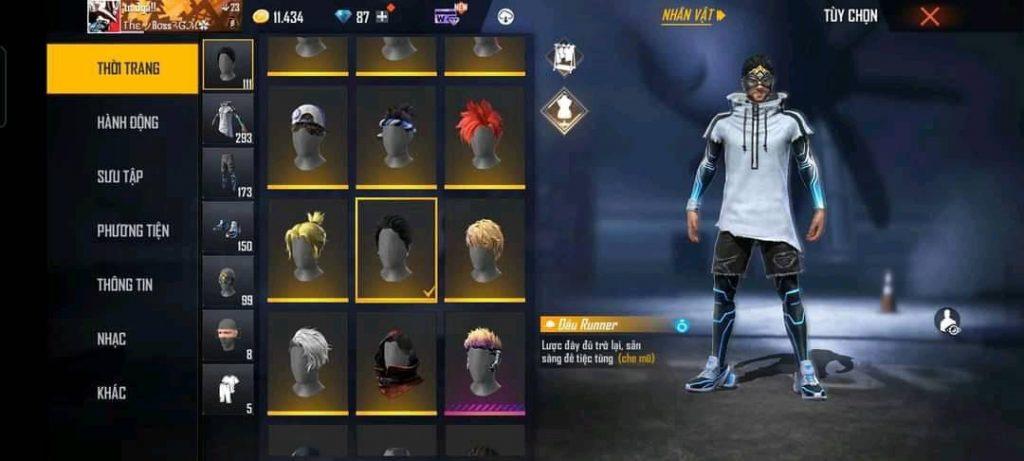Open the top-wear category with count 293
This screenshot has width=1024, height=461.
tap(228, 119)
